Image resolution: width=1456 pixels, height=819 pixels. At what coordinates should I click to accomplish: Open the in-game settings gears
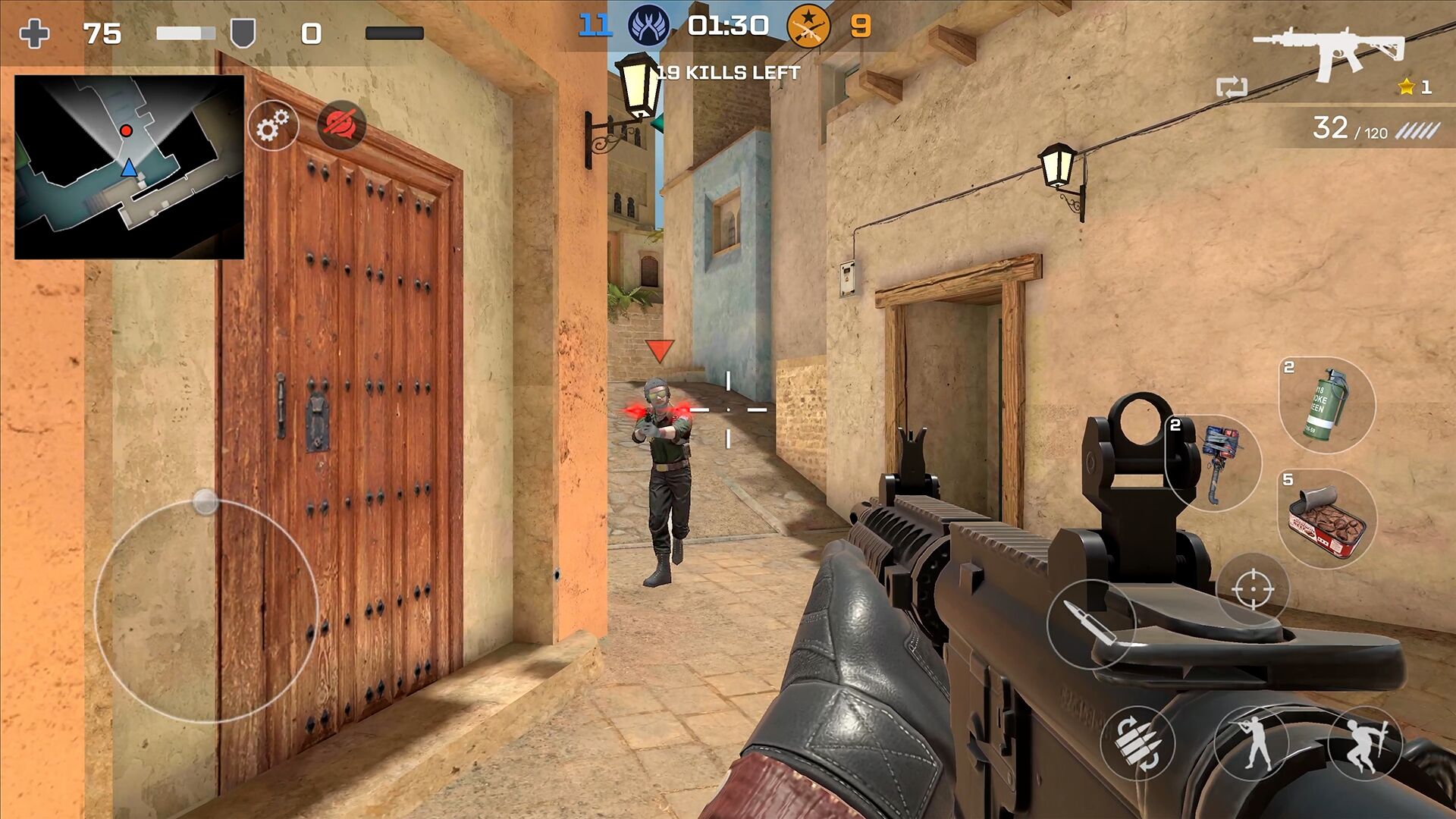point(275,127)
